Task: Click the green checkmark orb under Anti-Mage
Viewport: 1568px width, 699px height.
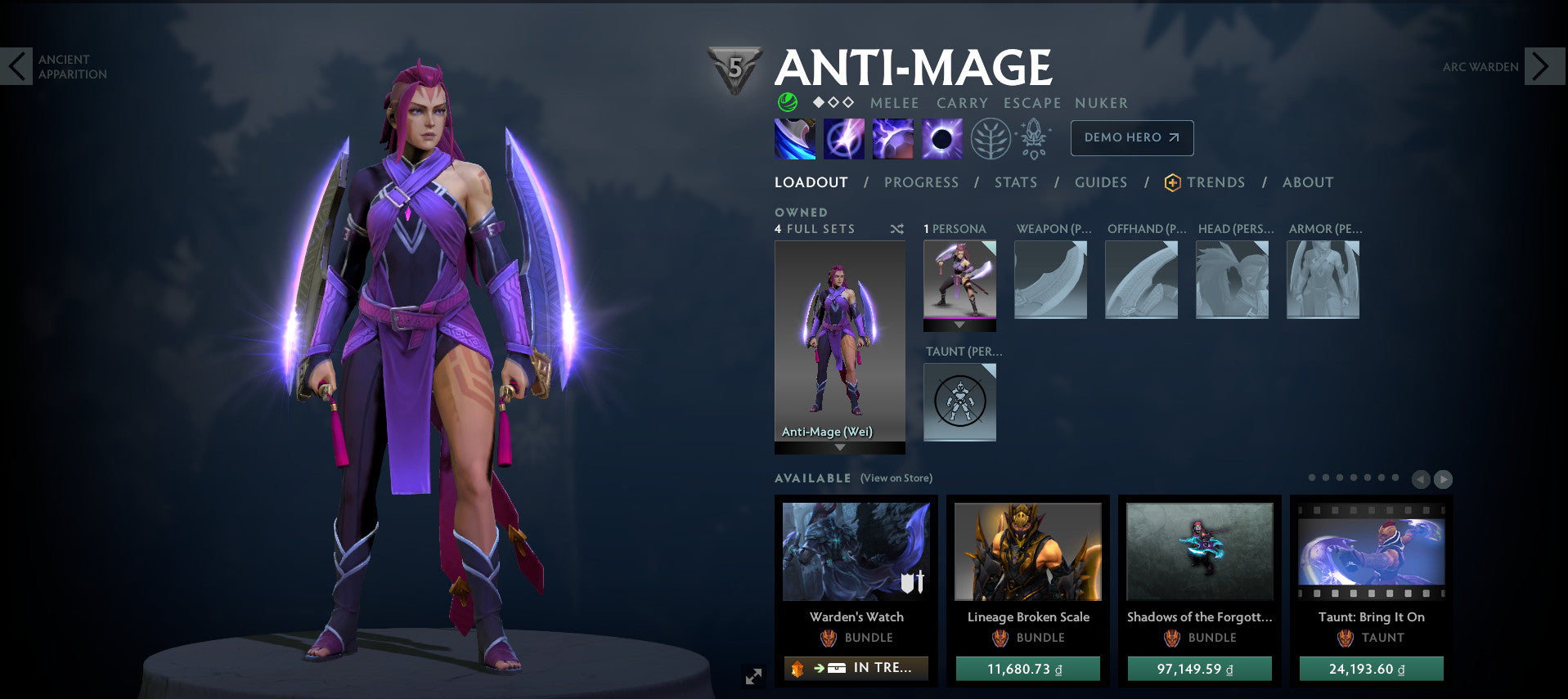Action: (x=786, y=103)
